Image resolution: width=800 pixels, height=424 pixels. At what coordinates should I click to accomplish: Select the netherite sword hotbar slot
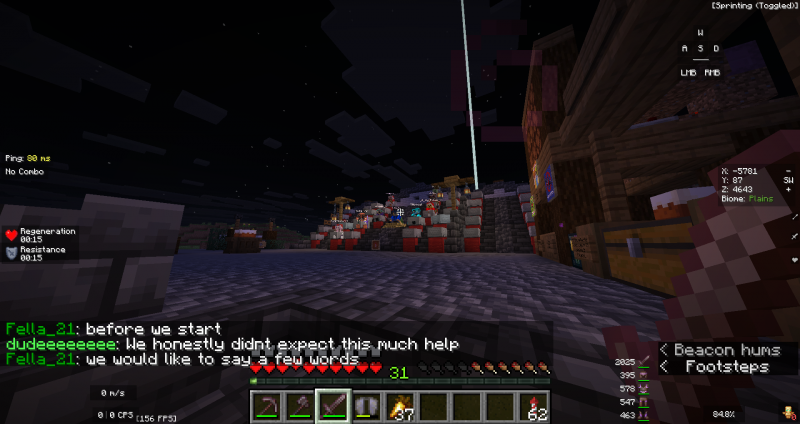pos(333,404)
